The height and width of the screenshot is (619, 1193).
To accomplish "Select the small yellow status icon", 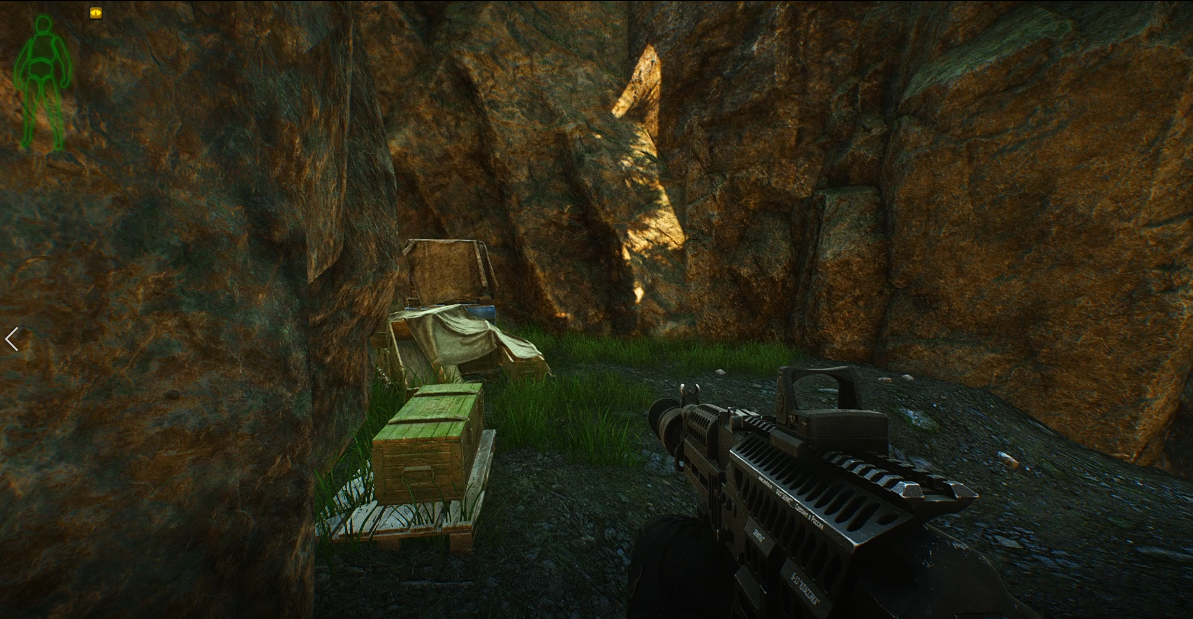I will [96, 13].
